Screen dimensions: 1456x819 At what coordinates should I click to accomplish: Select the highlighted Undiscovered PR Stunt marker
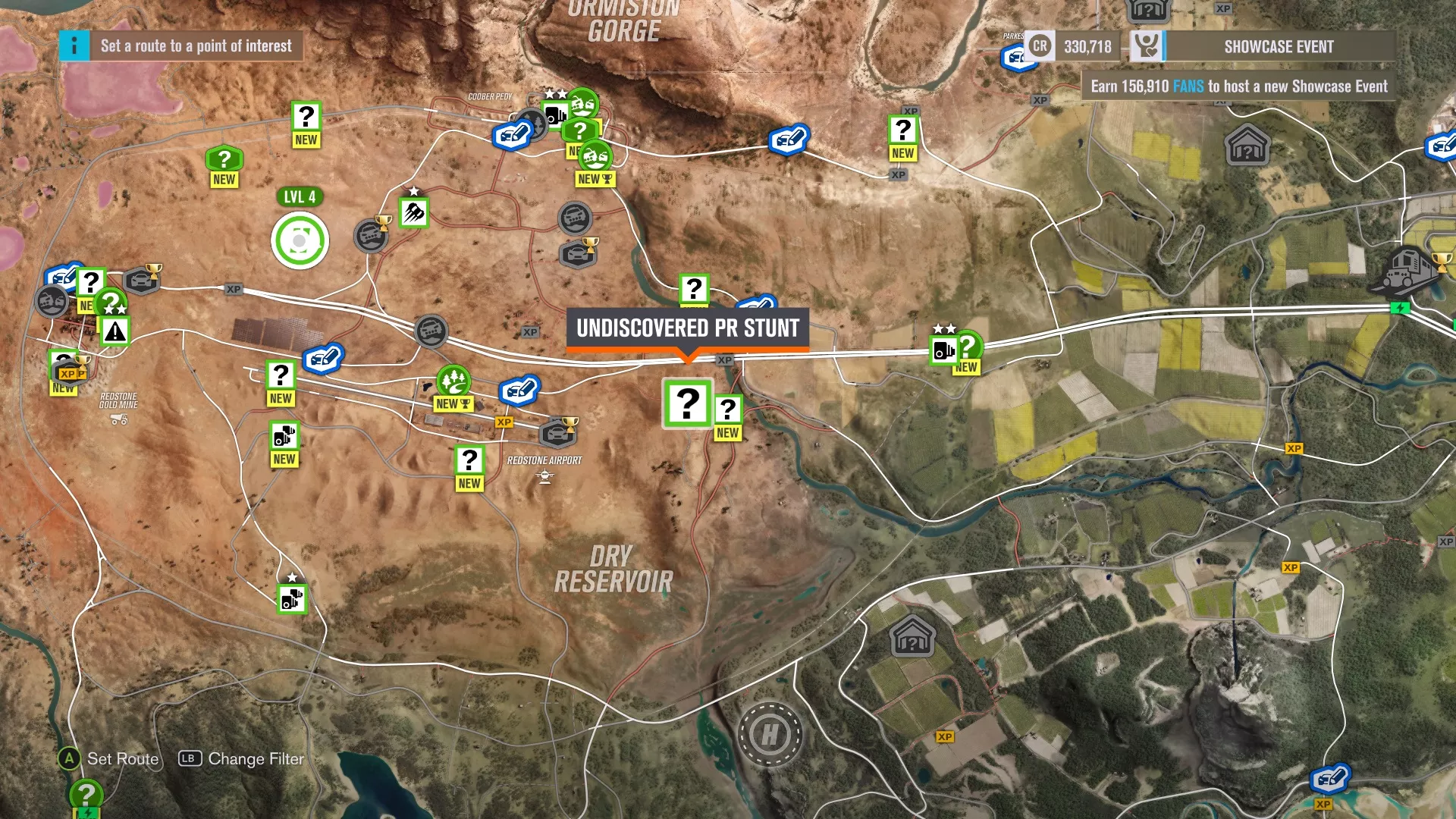[x=688, y=403]
